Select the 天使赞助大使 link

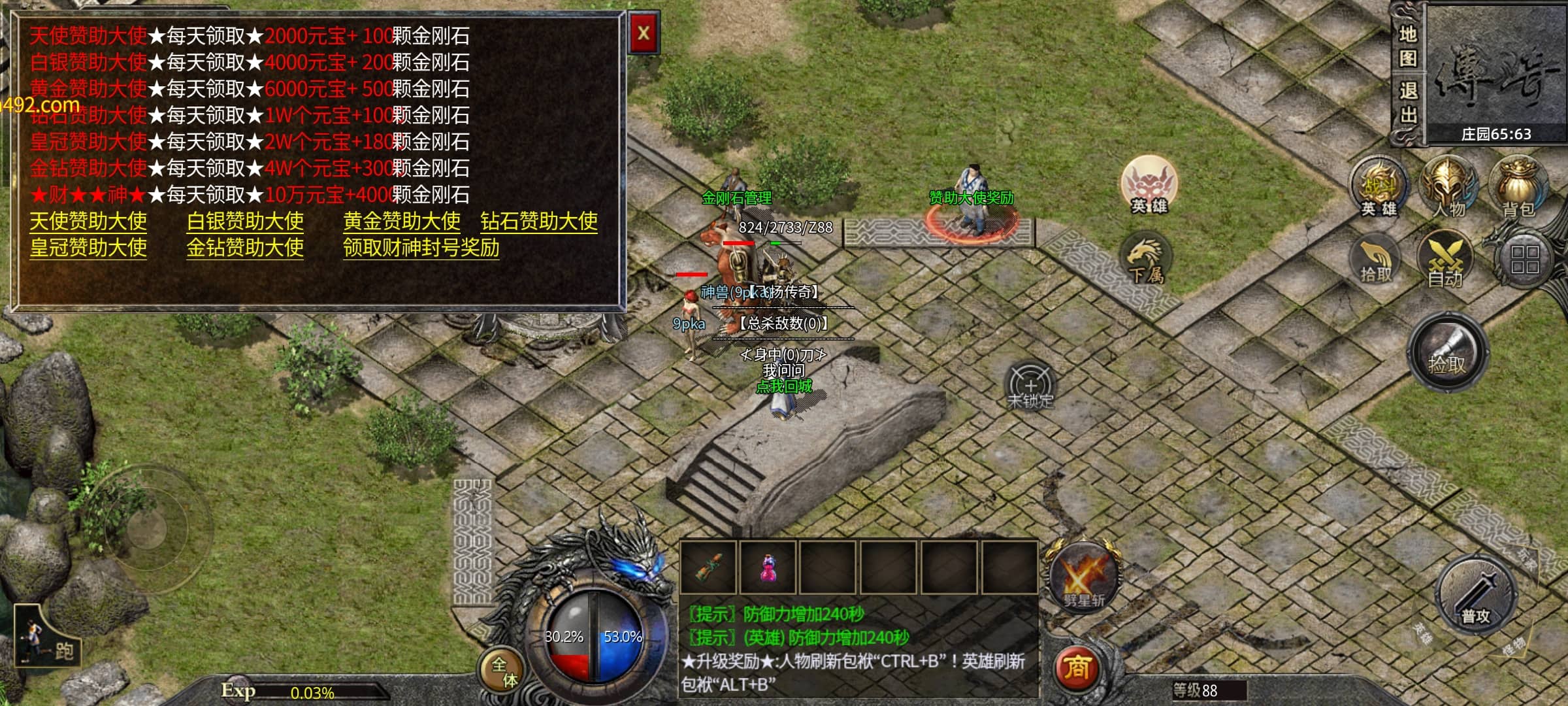click(88, 222)
